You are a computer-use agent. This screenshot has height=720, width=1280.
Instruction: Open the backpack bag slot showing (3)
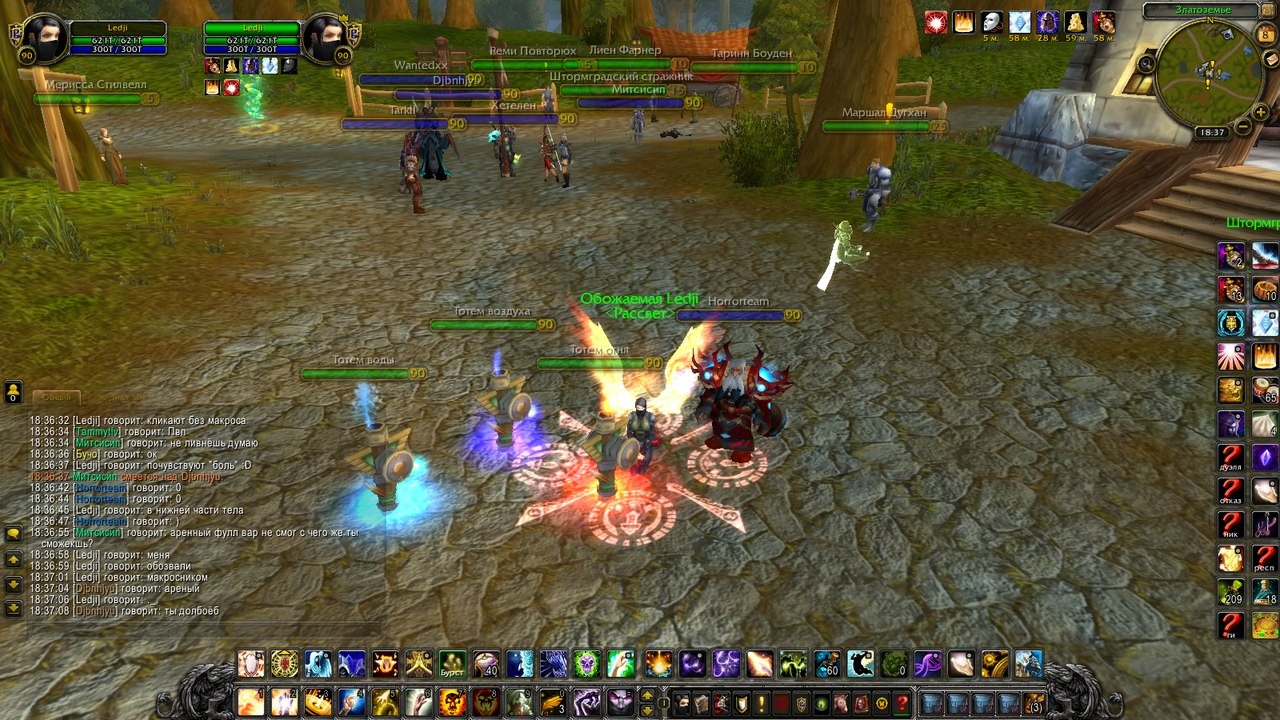(1034, 703)
